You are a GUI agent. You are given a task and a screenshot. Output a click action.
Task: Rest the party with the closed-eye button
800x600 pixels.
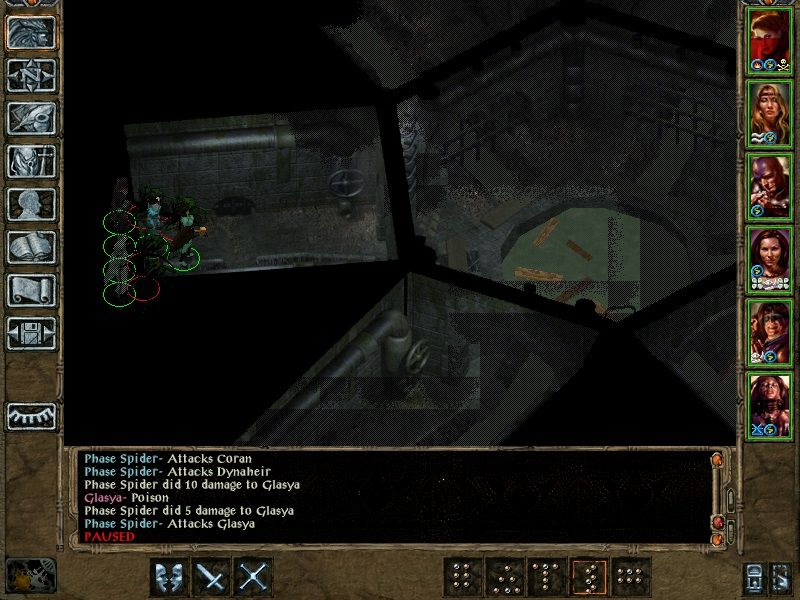click(x=31, y=415)
